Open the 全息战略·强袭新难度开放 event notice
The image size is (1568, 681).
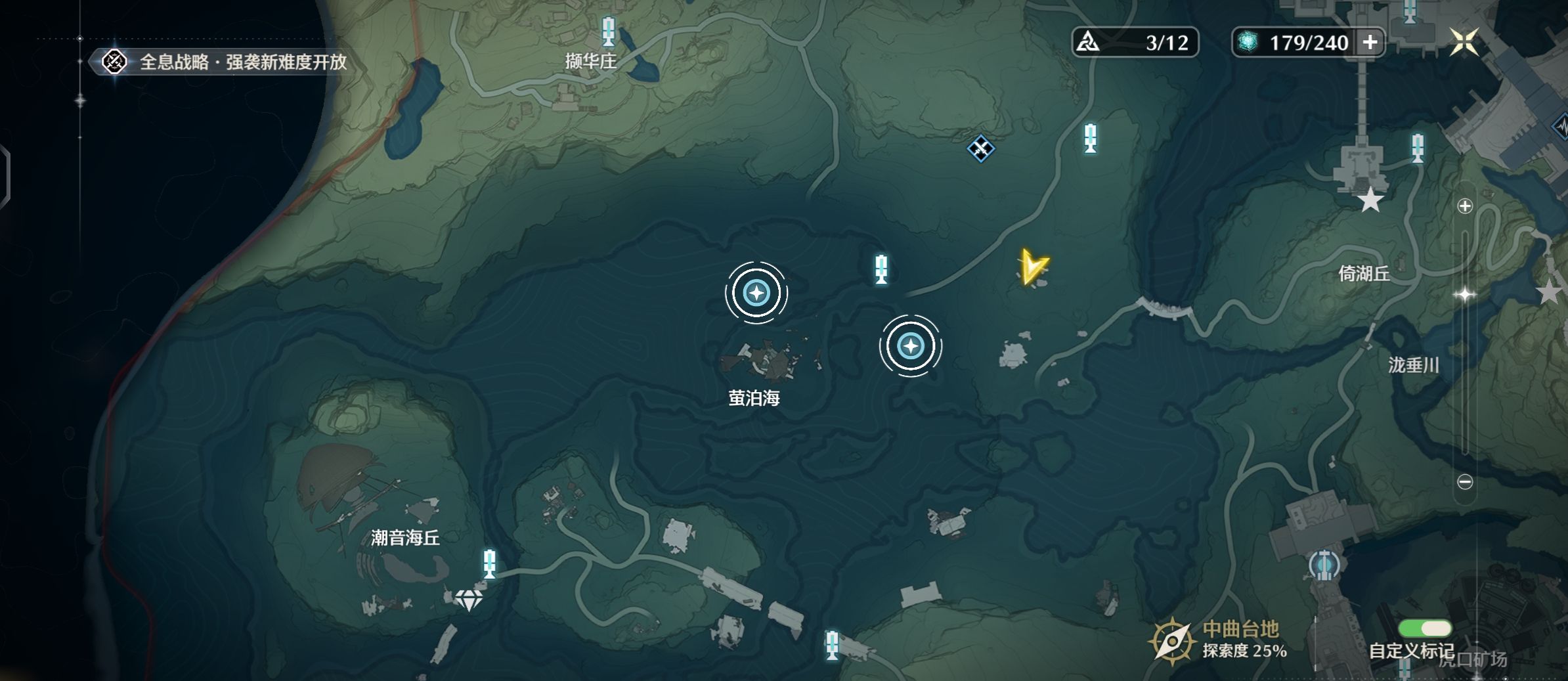point(223,62)
